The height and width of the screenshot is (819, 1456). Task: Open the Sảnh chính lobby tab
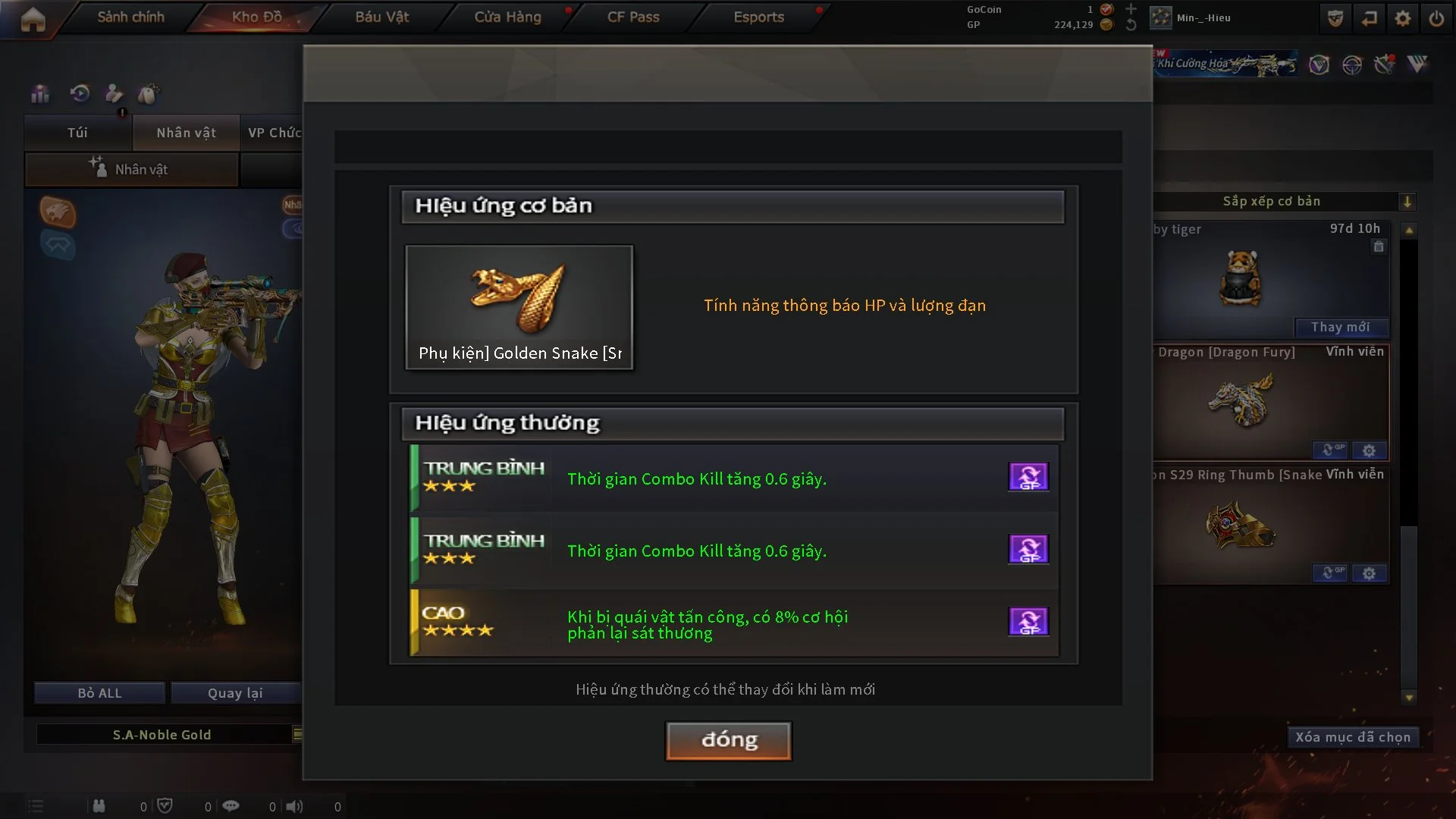pyautogui.click(x=130, y=17)
